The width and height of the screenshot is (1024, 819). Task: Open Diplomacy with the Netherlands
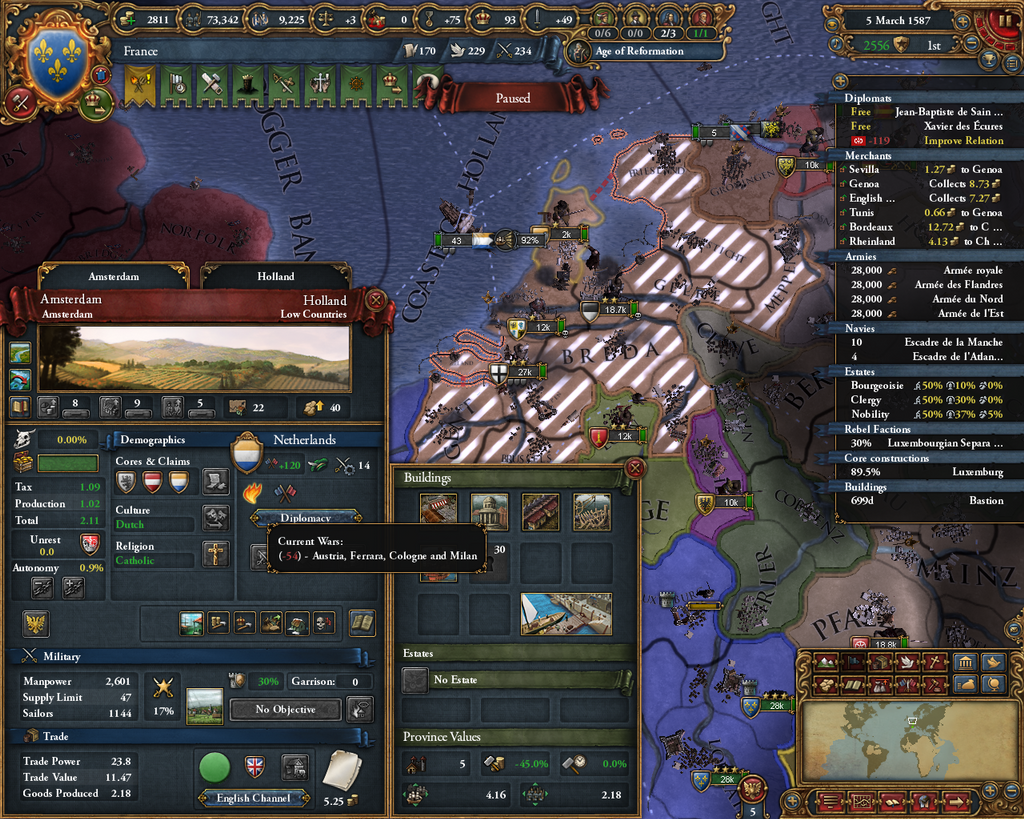click(x=305, y=518)
